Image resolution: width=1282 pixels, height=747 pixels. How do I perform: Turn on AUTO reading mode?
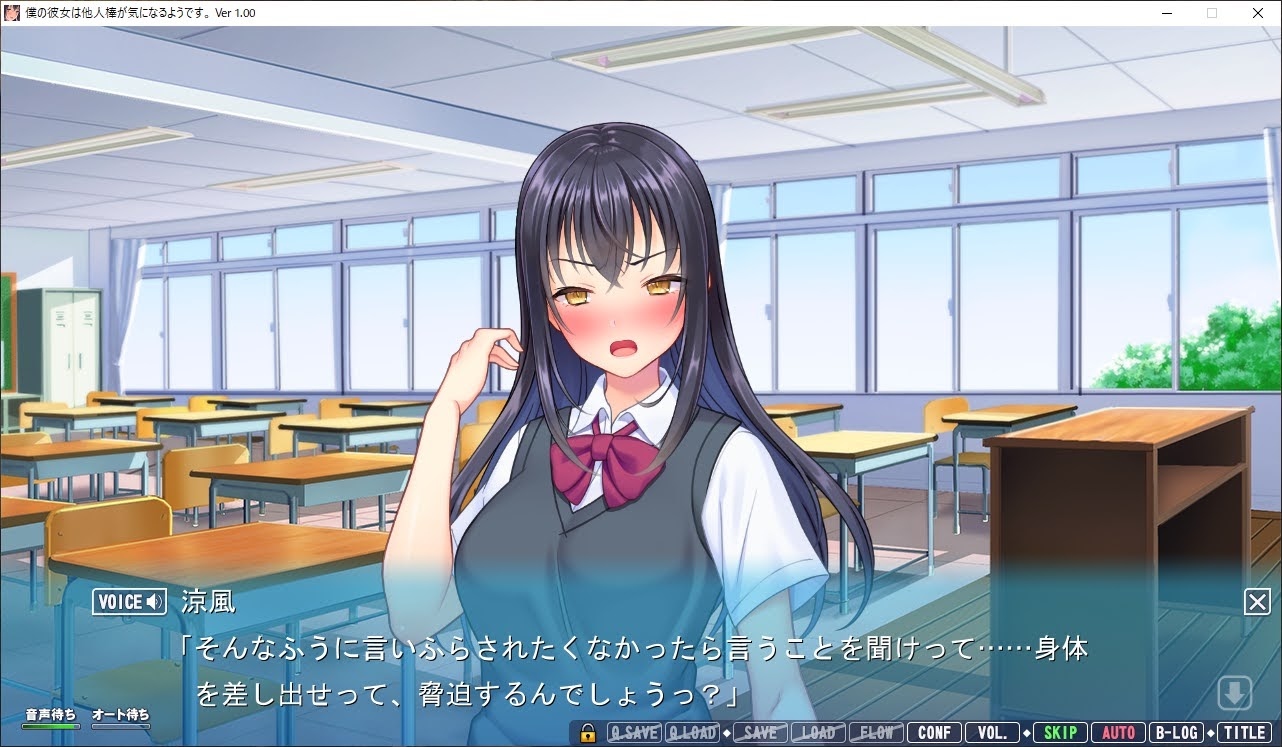pos(1118,732)
